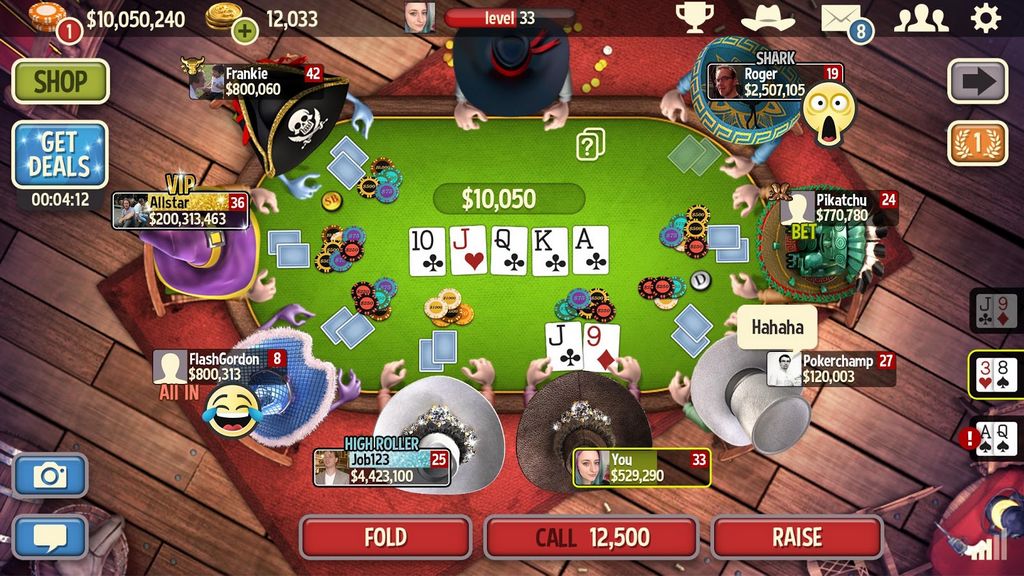Open the cowboy hat shop icon

[767, 18]
